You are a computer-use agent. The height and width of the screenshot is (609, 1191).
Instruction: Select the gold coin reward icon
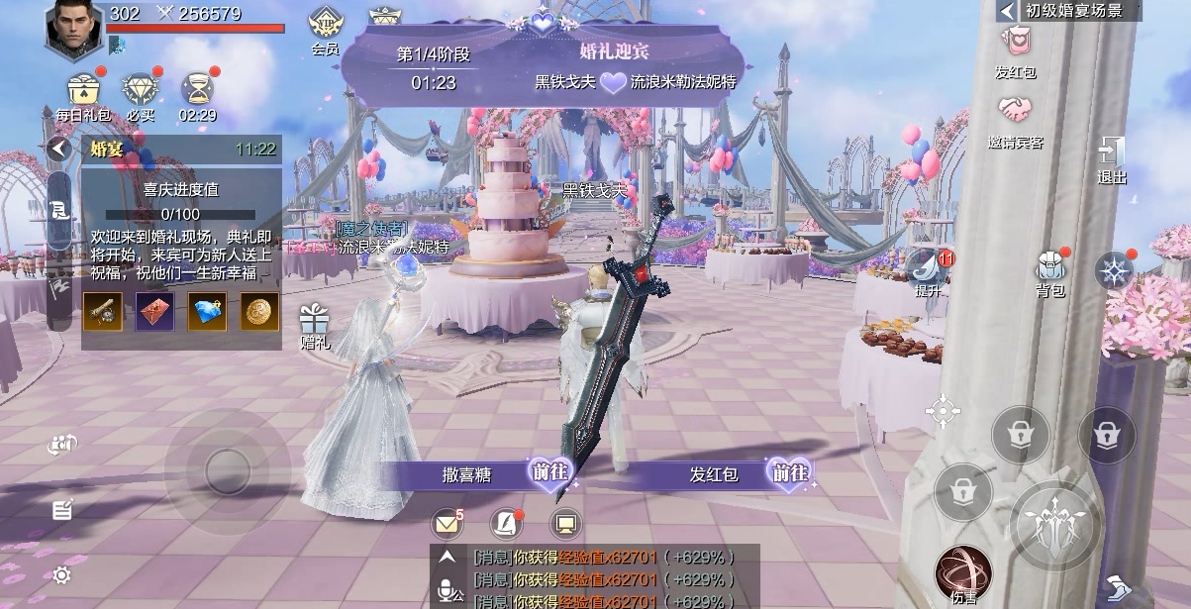(260, 312)
